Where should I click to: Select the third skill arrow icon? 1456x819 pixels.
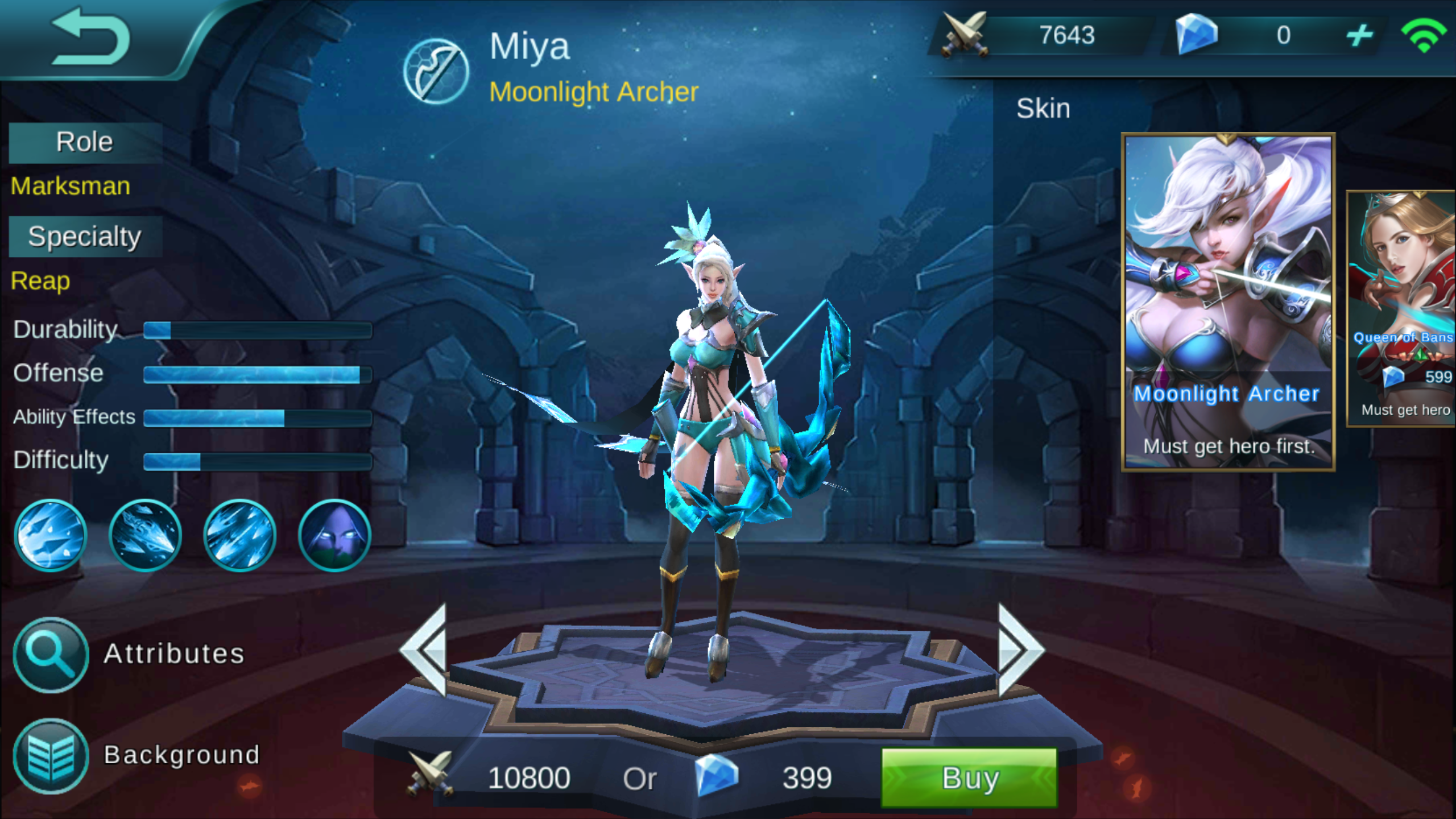click(x=239, y=535)
